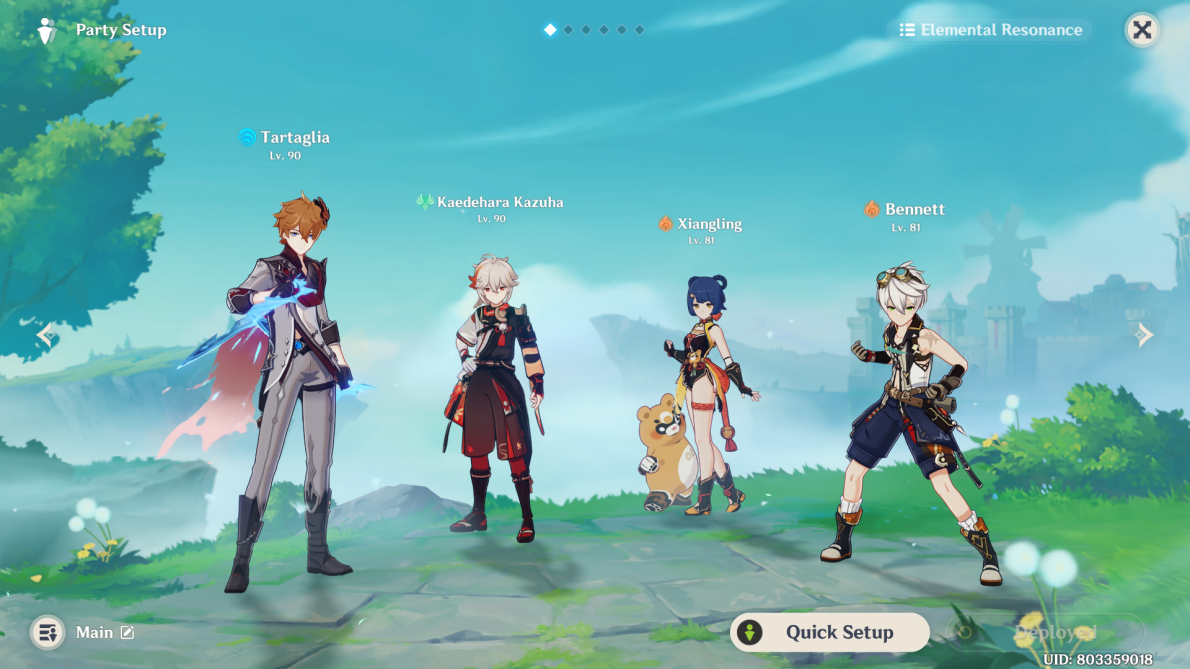Open the Elemental Resonance details
Screen dimensions: 1190x669
coord(990,30)
